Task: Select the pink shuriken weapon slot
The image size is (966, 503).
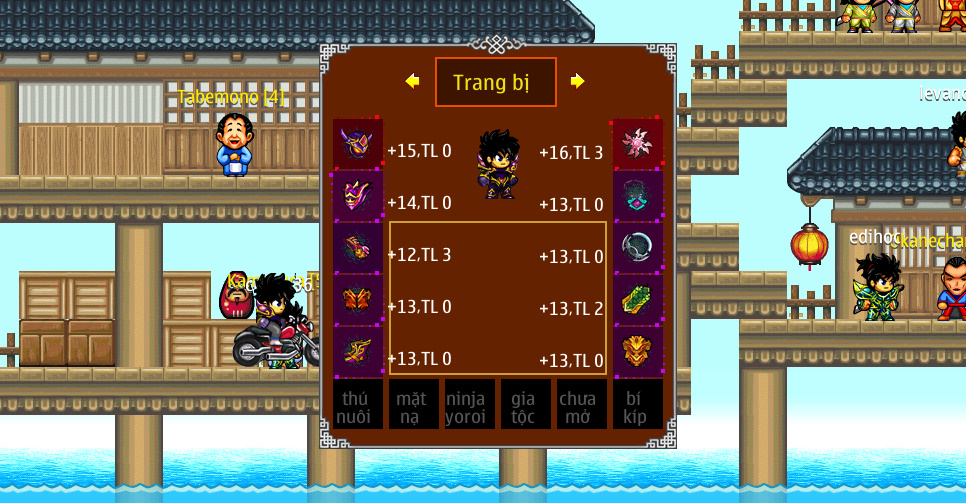Action: tap(638, 143)
